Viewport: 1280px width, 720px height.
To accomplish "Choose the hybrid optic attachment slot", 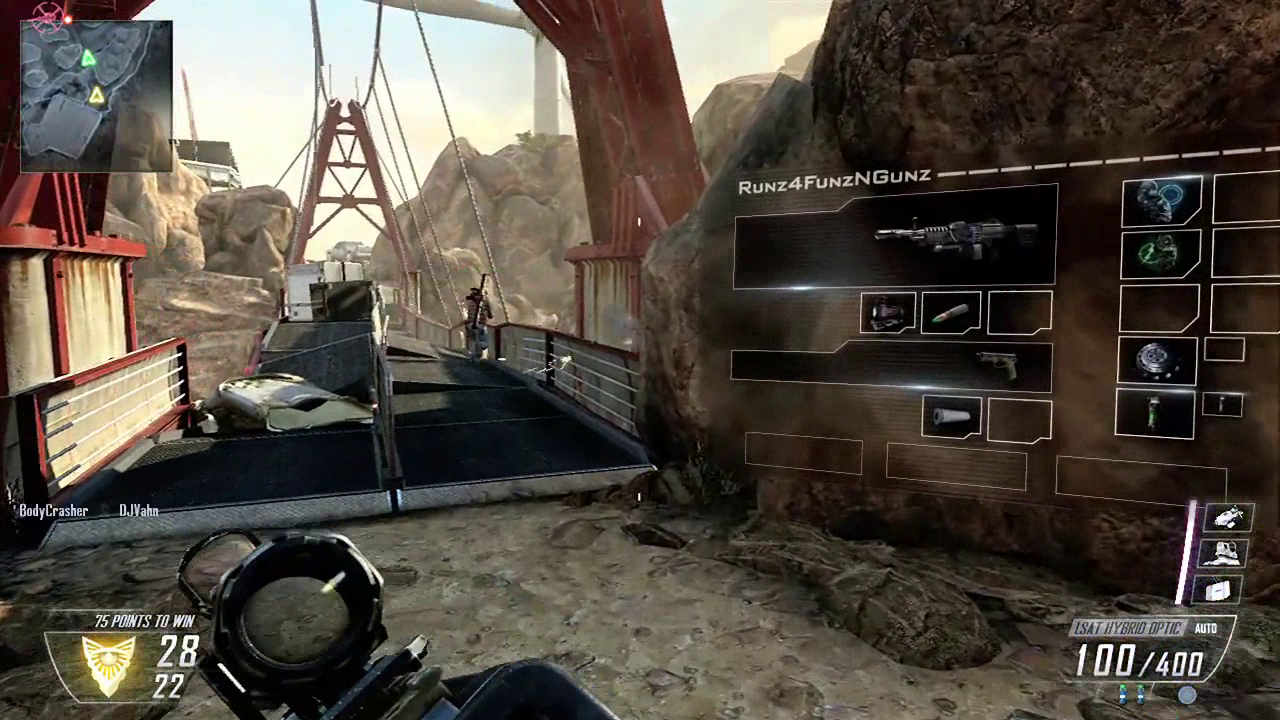I will point(888,313).
